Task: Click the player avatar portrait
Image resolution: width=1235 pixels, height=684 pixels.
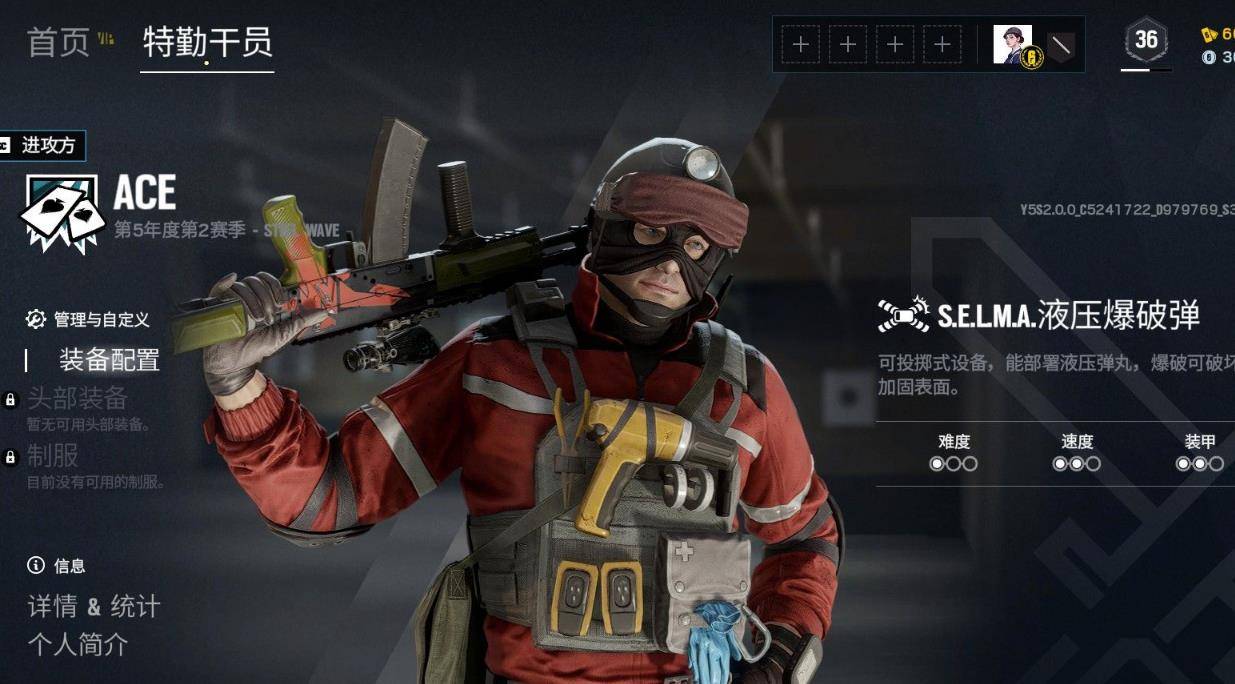Action: 1012,45
